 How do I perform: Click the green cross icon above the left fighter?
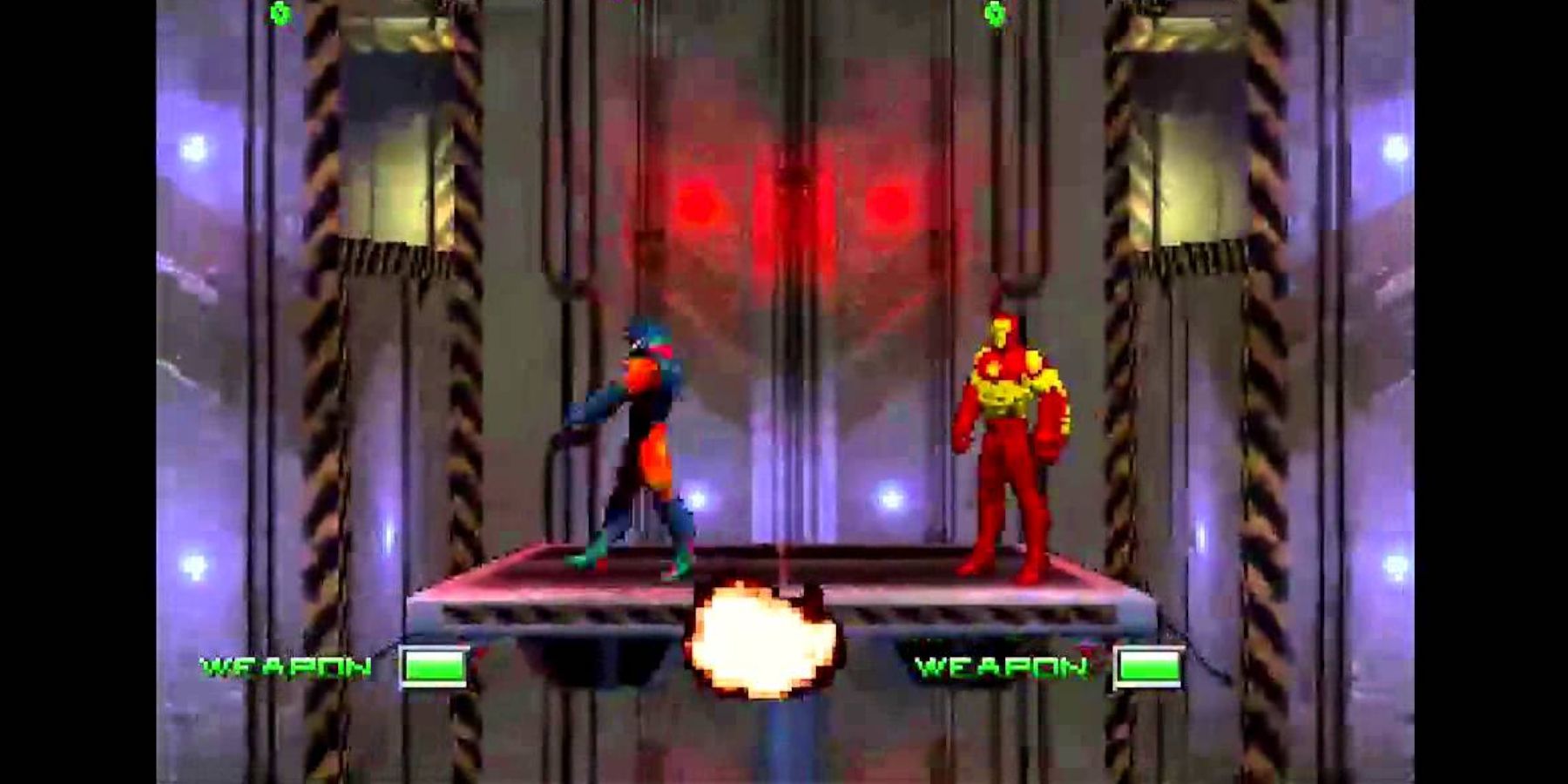tap(280, 14)
